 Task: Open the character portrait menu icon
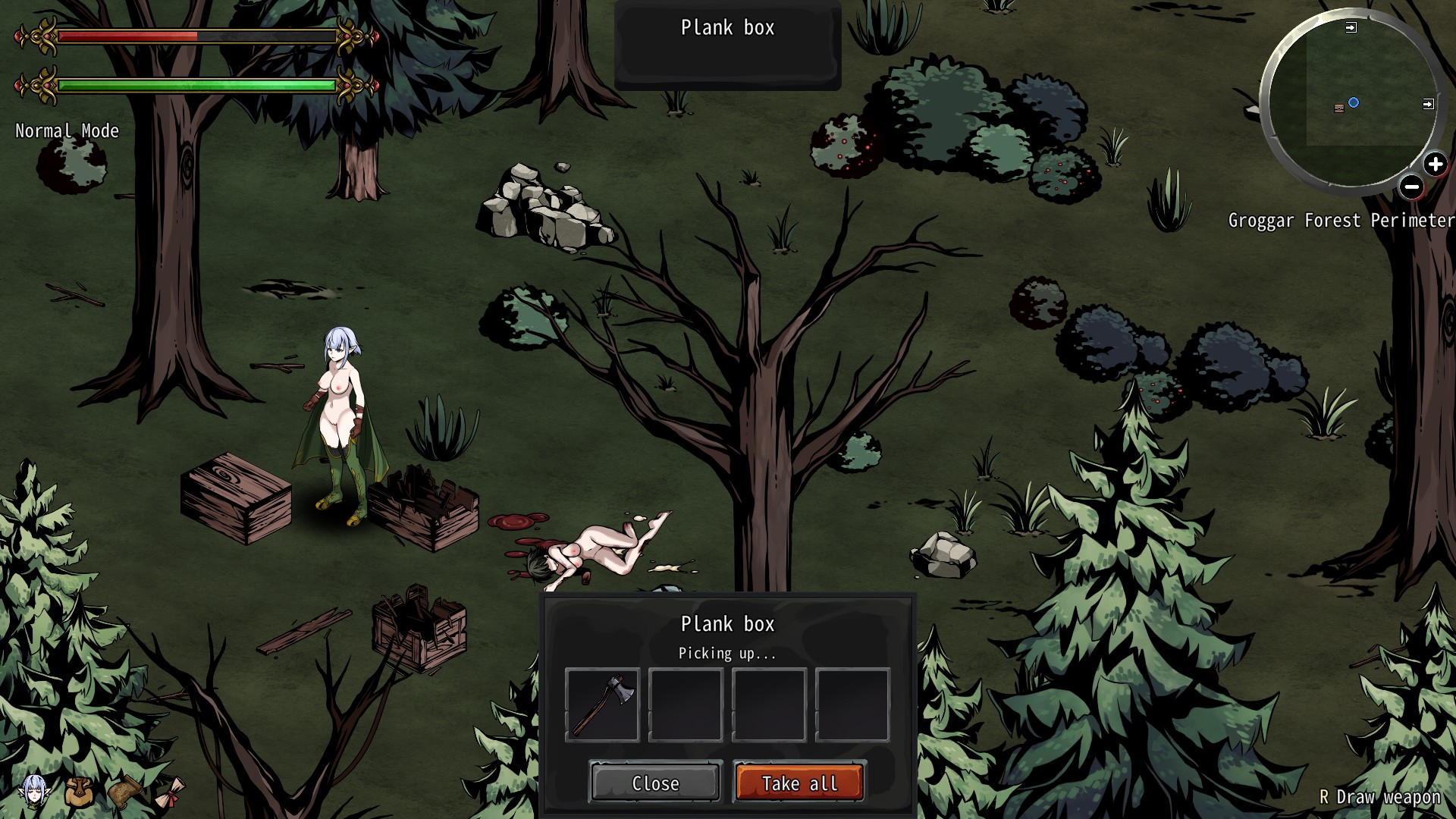[x=34, y=792]
